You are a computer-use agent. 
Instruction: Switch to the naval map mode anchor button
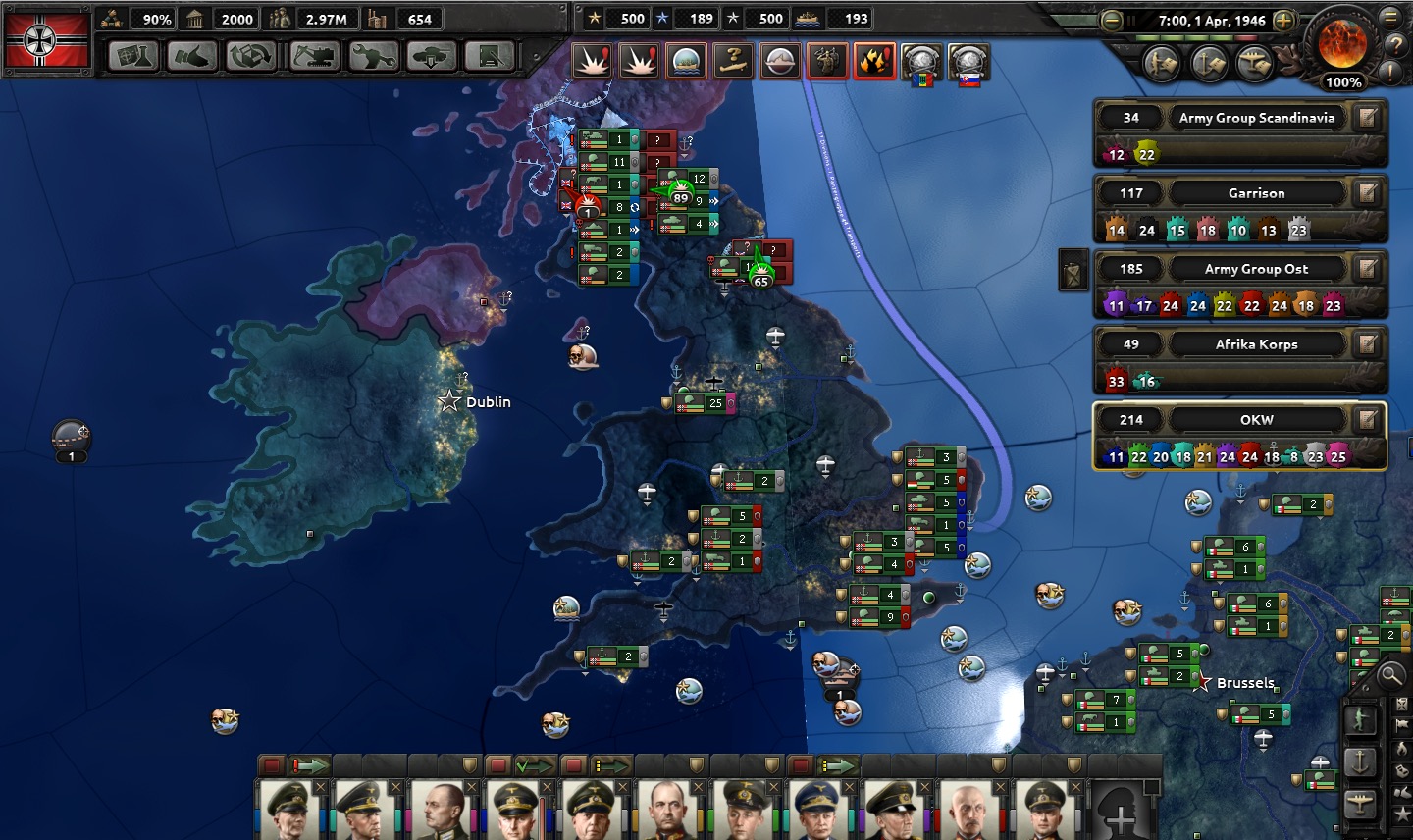pos(1361,761)
